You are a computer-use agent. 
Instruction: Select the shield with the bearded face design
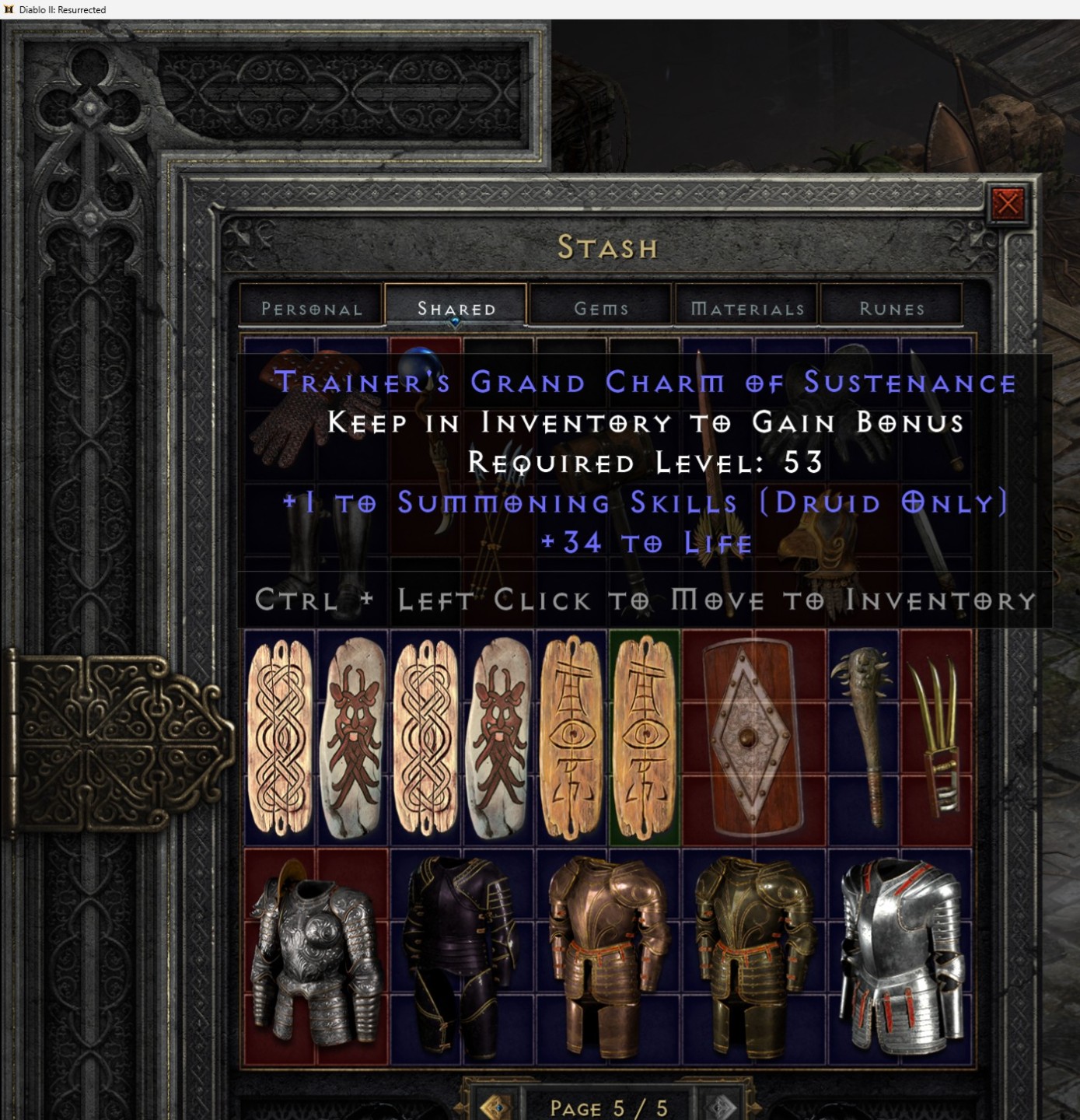[x=354, y=739]
